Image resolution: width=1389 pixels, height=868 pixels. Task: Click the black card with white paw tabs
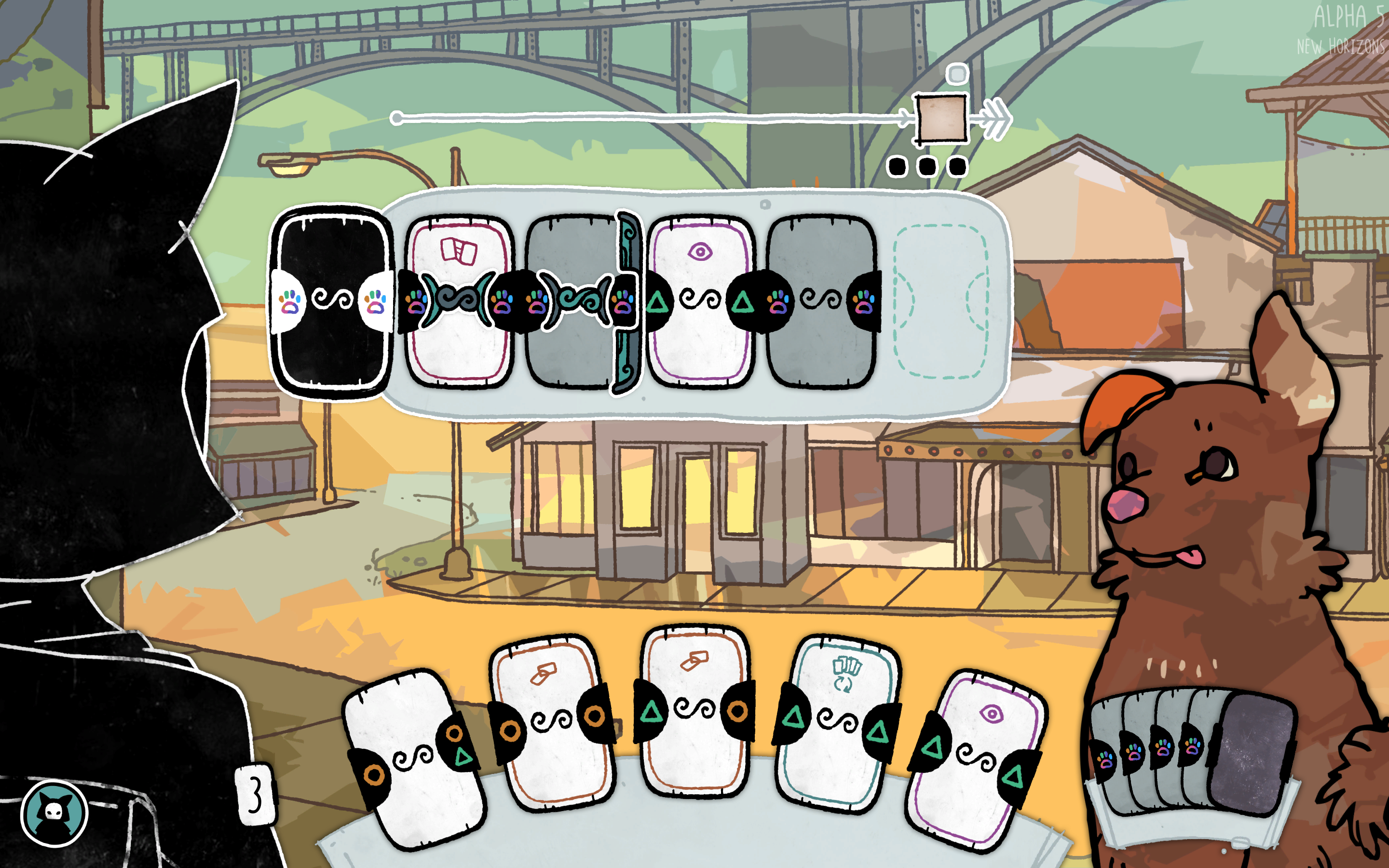(x=332, y=301)
